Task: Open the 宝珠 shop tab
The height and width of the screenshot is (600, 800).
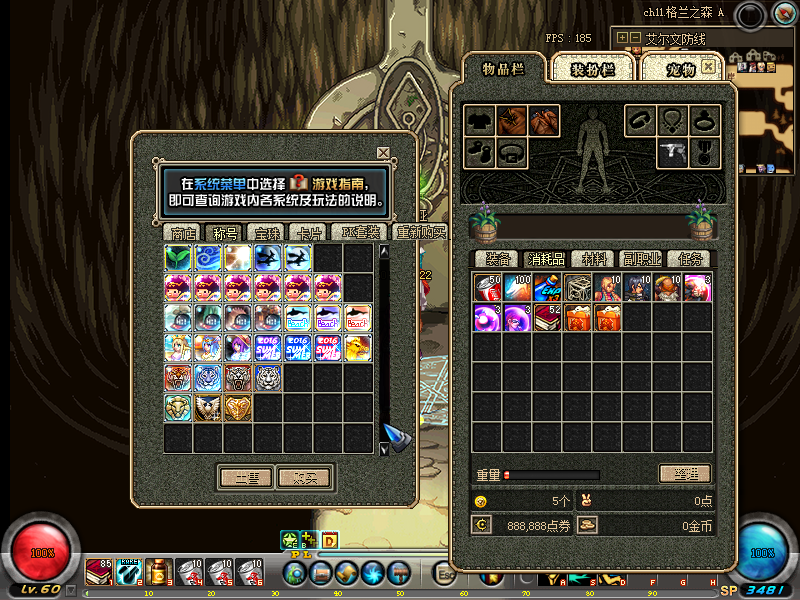Action: tap(267, 233)
